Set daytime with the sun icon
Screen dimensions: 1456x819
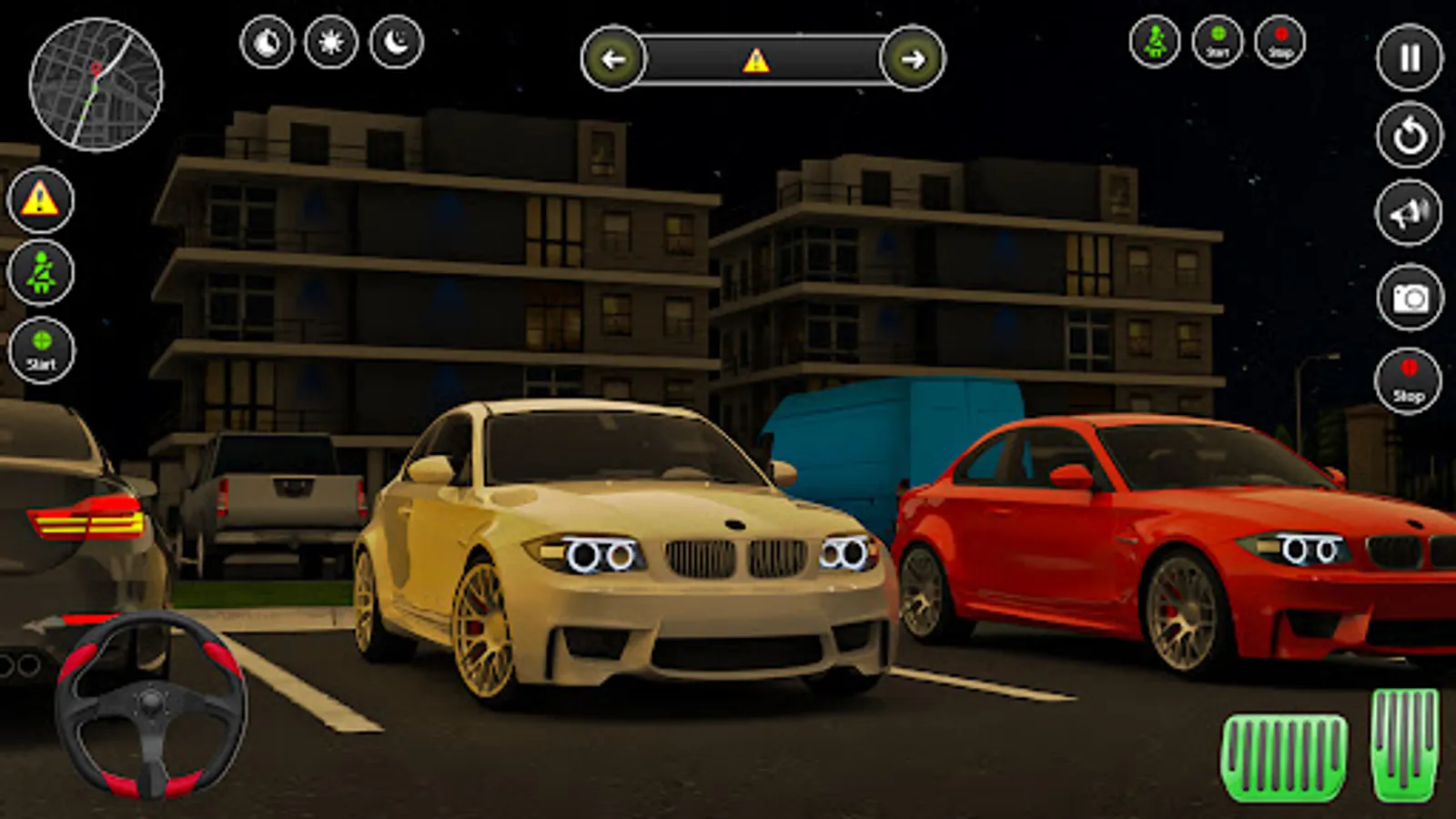pos(331,43)
